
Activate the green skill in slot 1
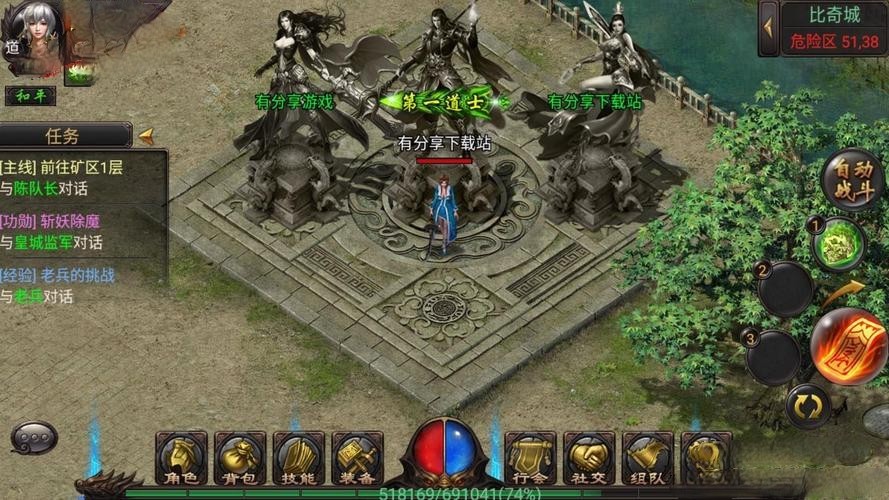[x=838, y=243]
